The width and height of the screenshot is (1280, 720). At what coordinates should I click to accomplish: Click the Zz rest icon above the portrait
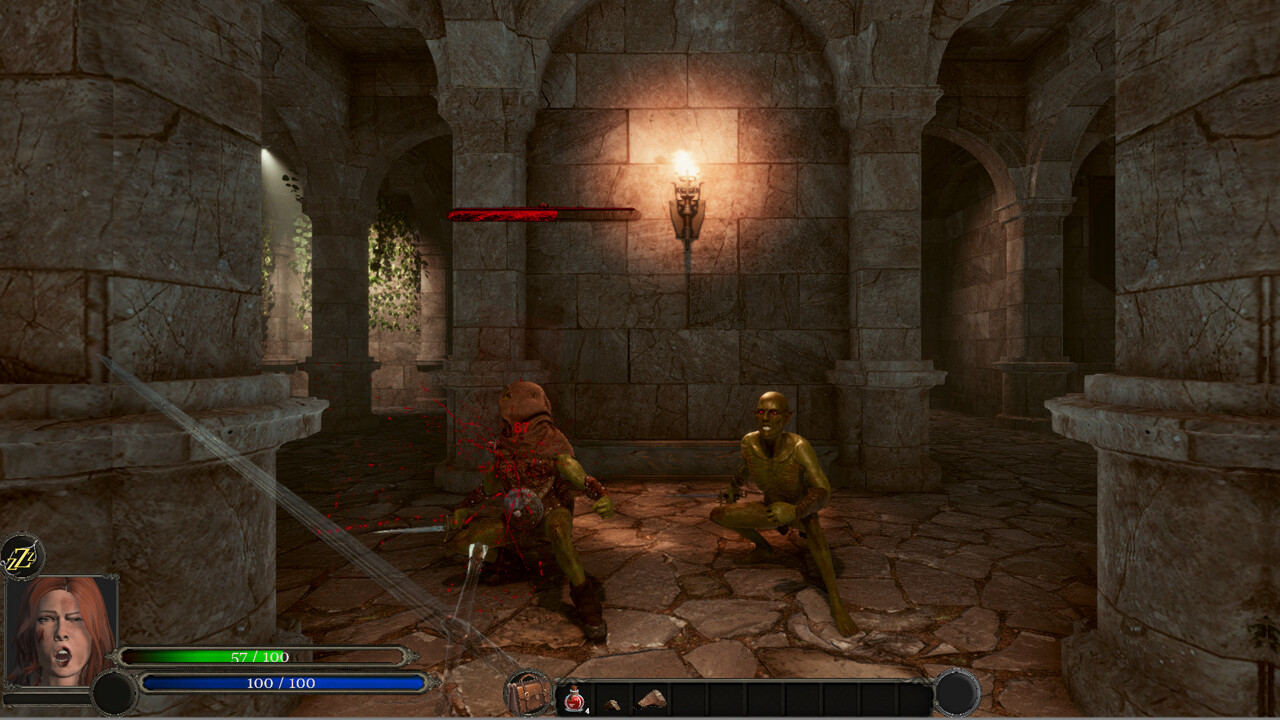[22, 554]
